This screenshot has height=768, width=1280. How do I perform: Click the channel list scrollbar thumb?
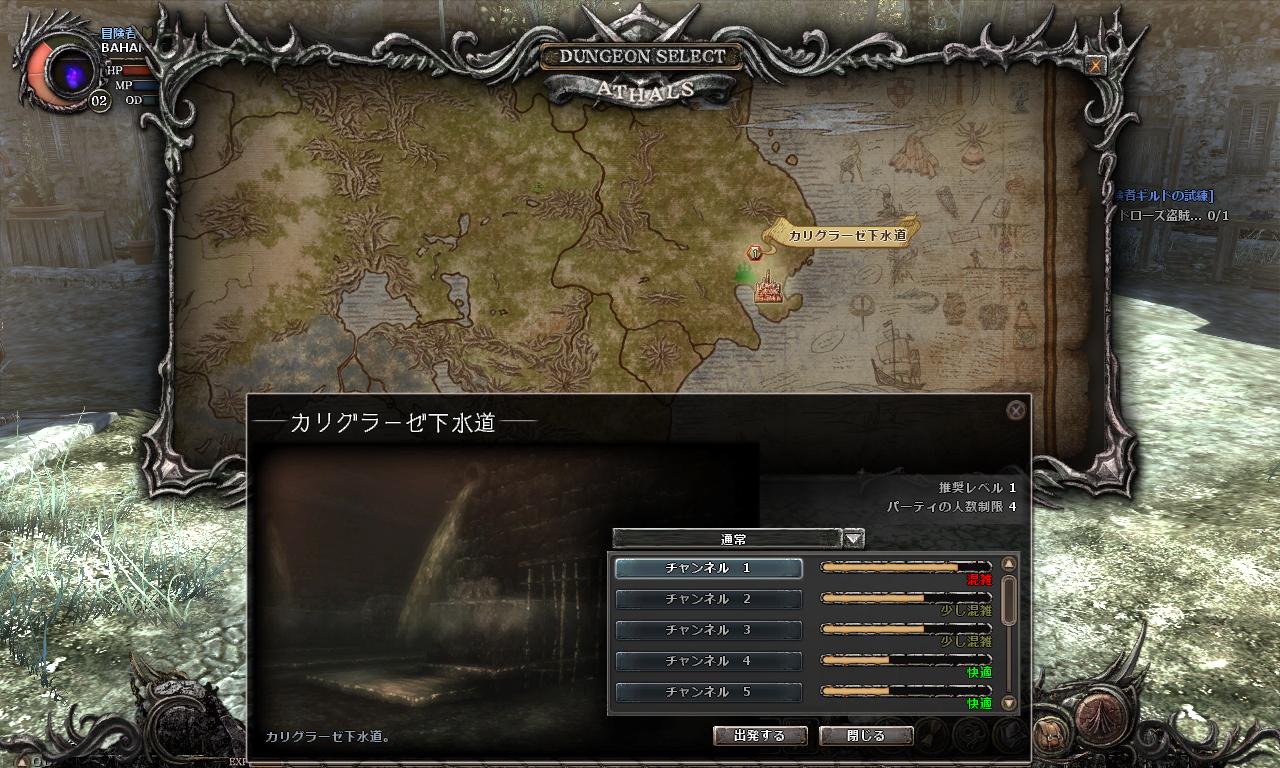(x=1008, y=600)
